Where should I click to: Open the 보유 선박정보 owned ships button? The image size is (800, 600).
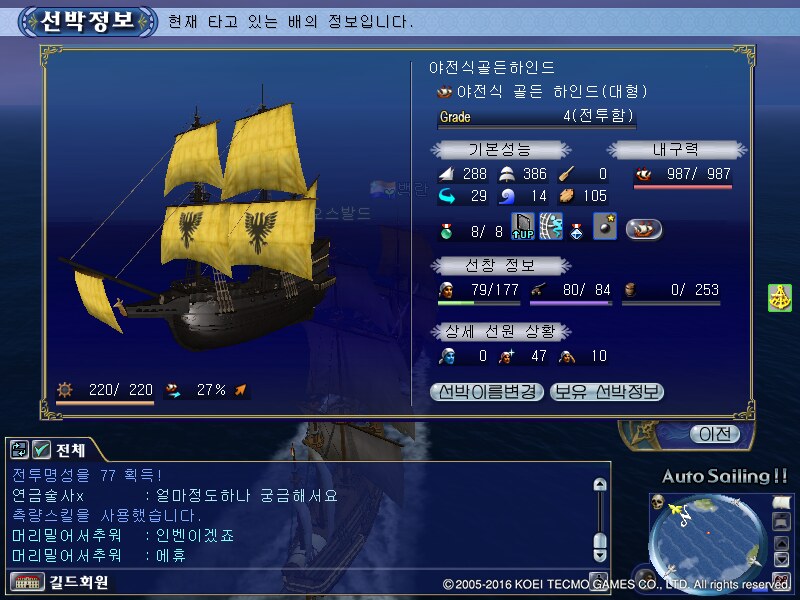point(607,392)
